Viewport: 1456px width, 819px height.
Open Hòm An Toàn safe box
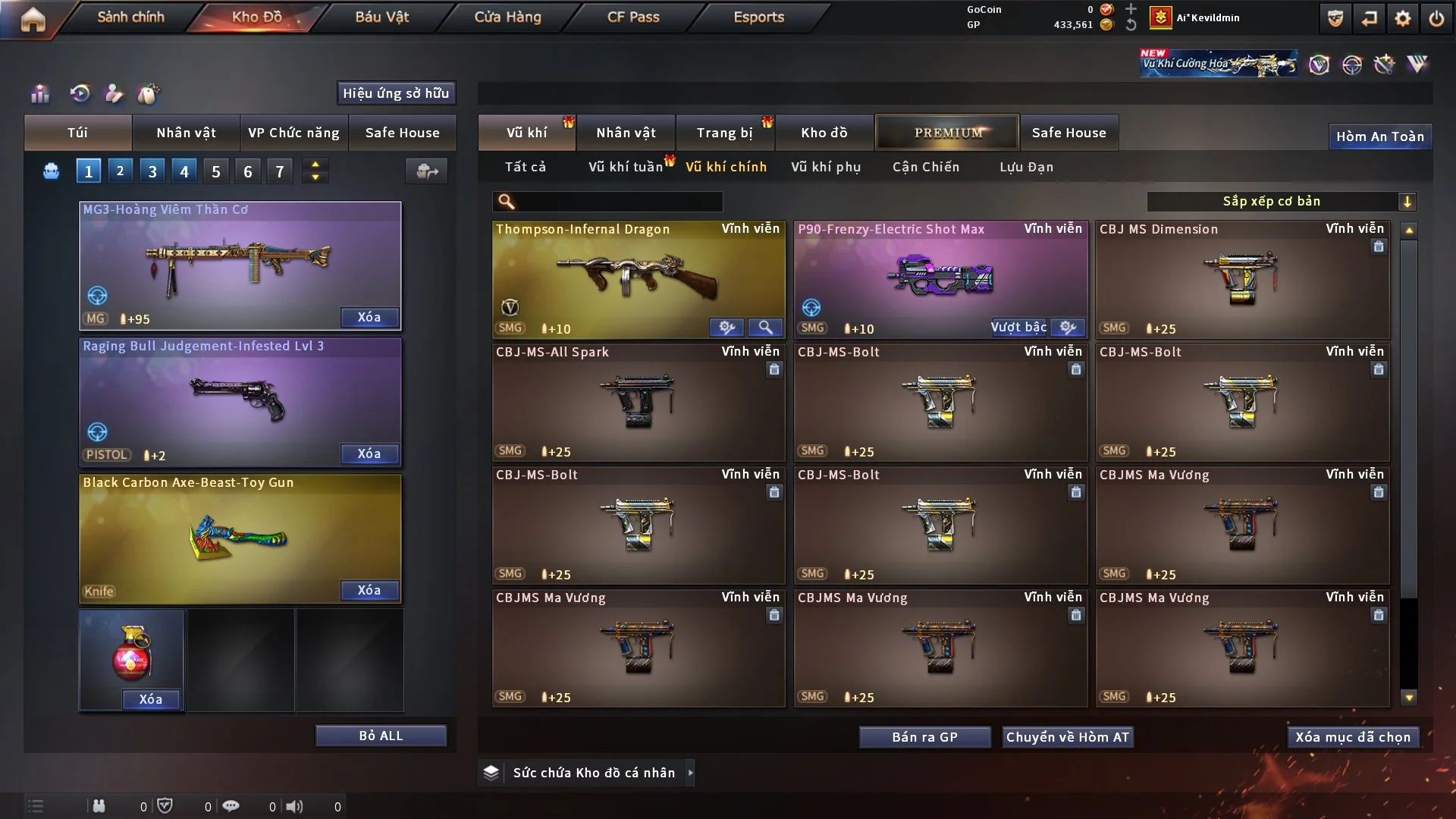pyautogui.click(x=1380, y=136)
